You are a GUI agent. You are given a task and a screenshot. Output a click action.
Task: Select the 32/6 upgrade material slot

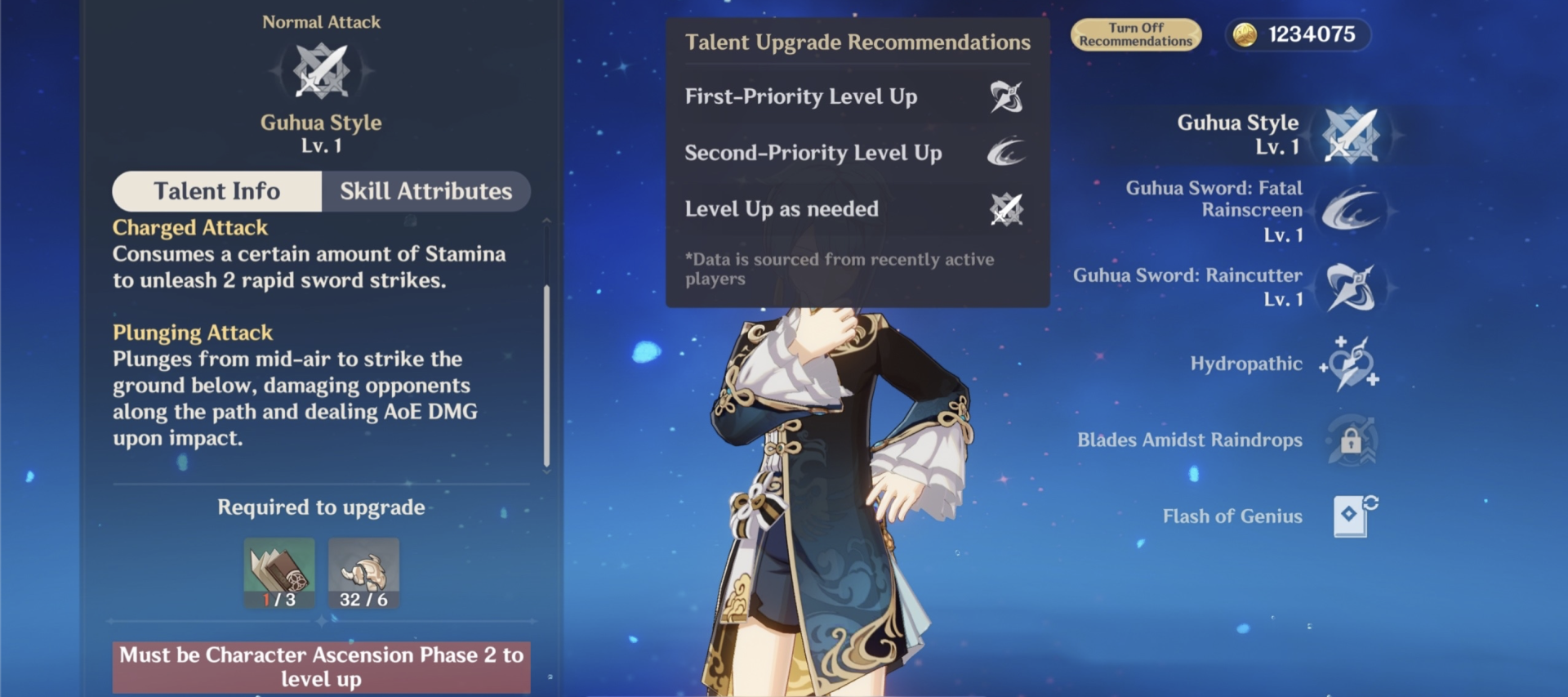[x=363, y=573]
